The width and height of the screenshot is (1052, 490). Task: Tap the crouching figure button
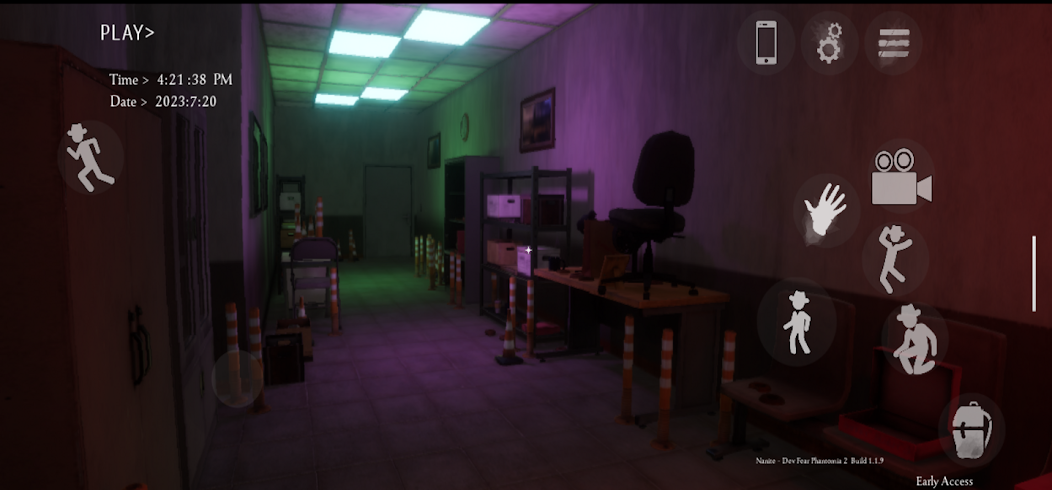[914, 339]
